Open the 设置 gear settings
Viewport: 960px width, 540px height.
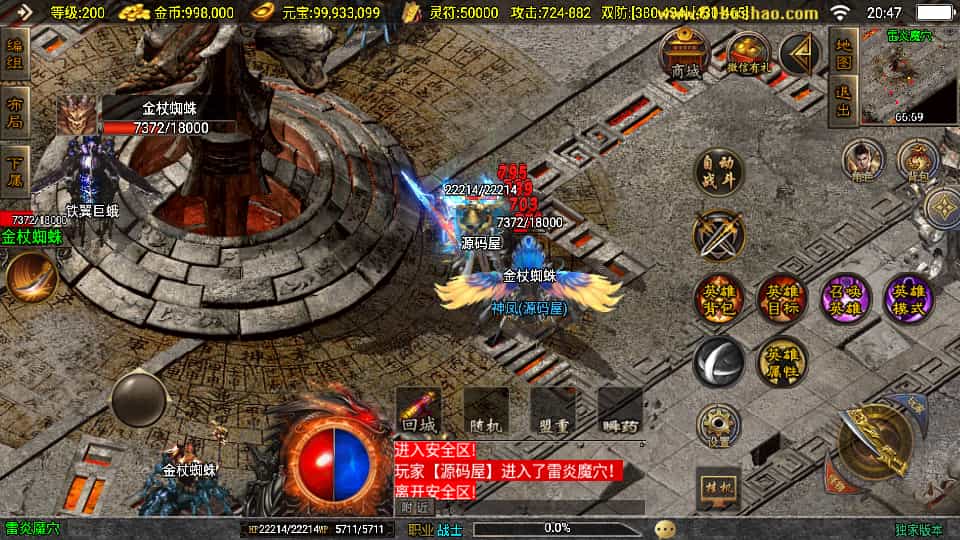719,426
